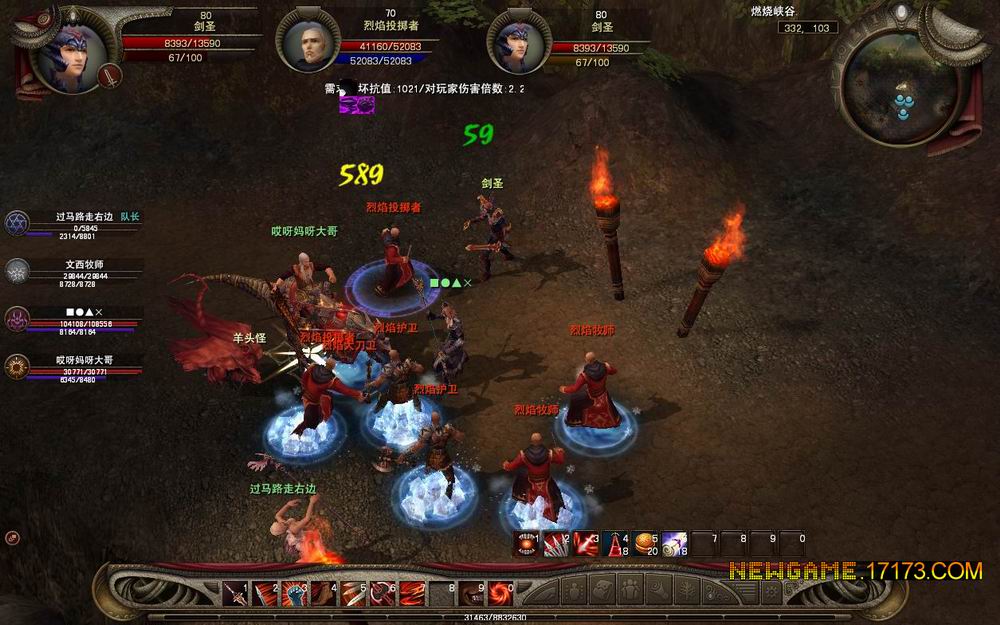Activate the sword skill in slot 1
This screenshot has width=1000, height=625.
[x=236, y=592]
